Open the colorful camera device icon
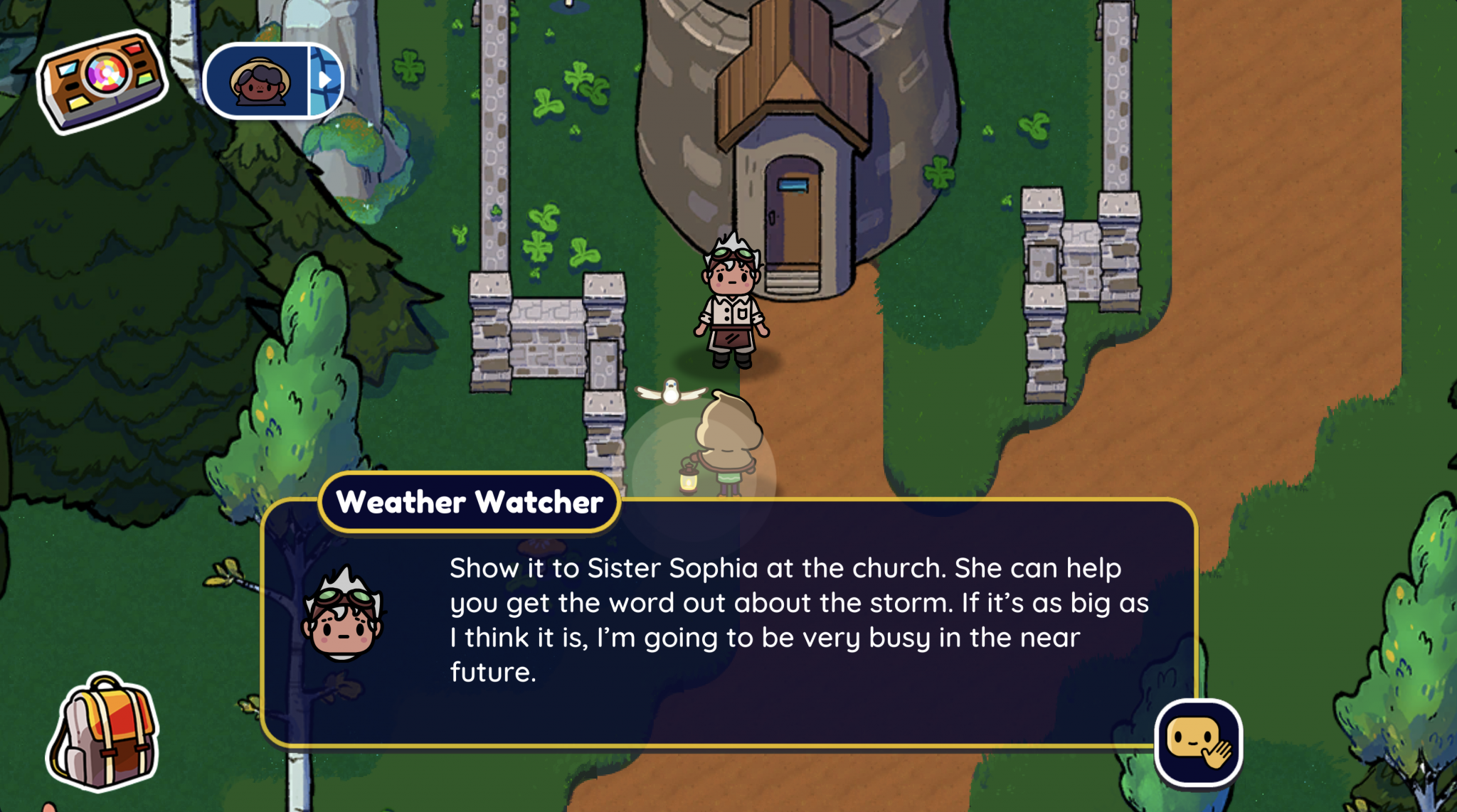This screenshot has height=812, width=1457. [102, 80]
